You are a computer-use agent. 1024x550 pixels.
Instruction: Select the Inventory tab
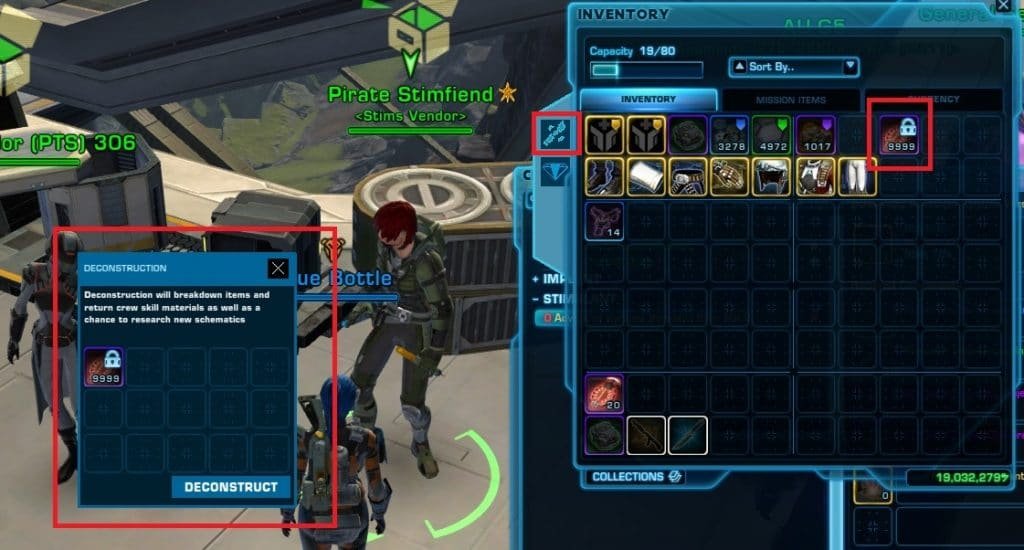(x=648, y=100)
